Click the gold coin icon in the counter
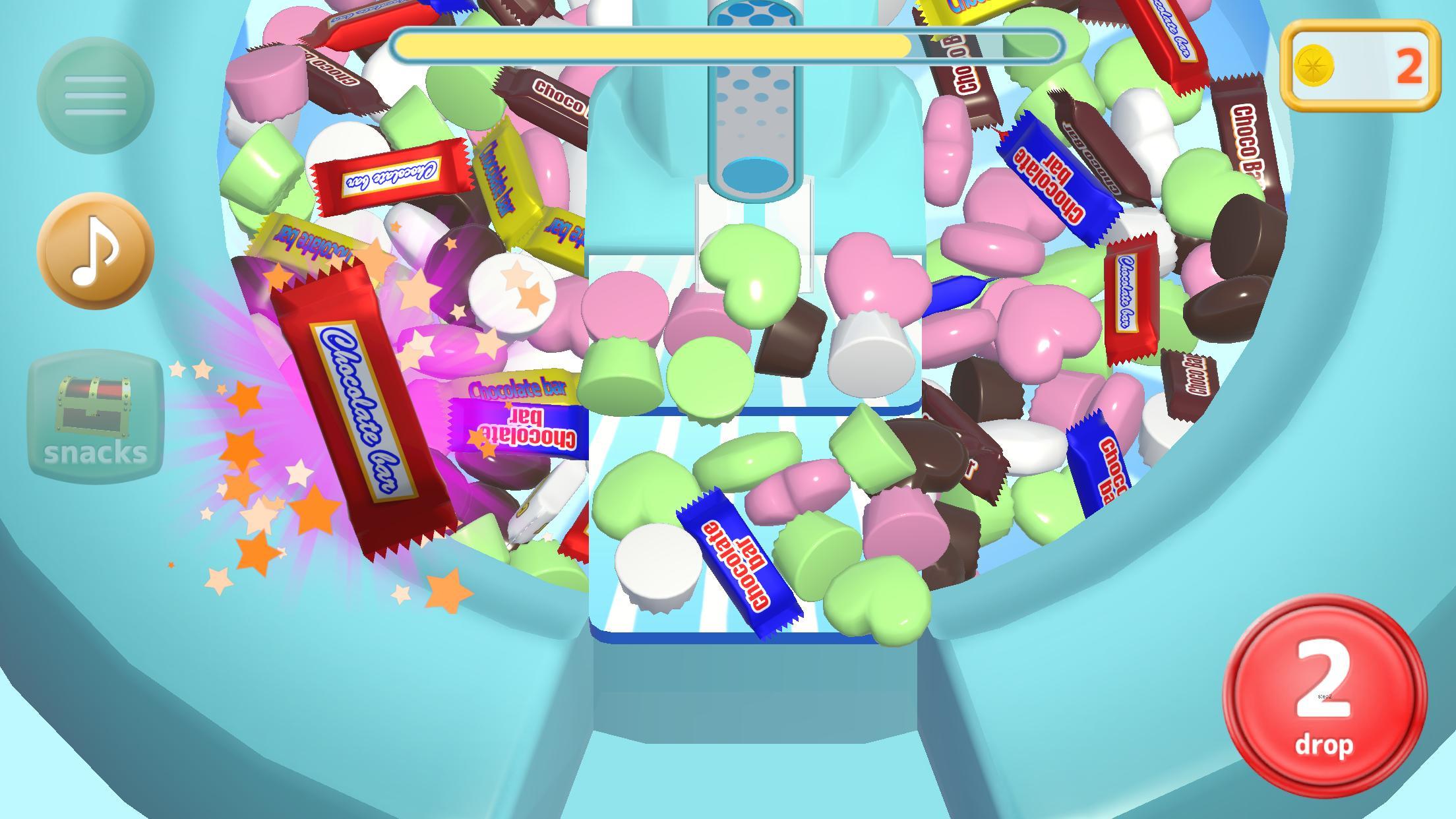1456x819 pixels. [x=1314, y=63]
